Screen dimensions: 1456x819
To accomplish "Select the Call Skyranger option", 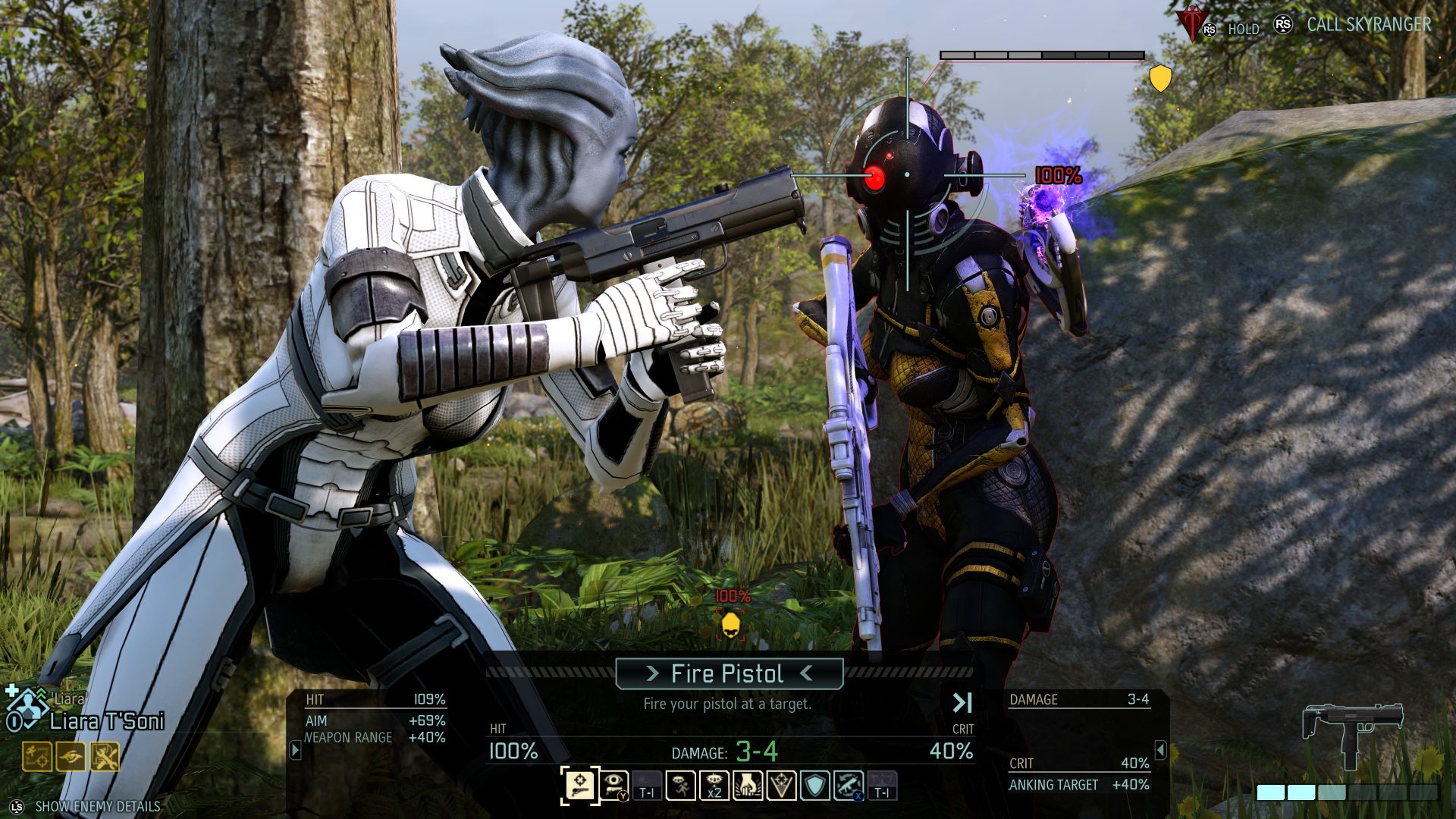I will point(1368,25).
